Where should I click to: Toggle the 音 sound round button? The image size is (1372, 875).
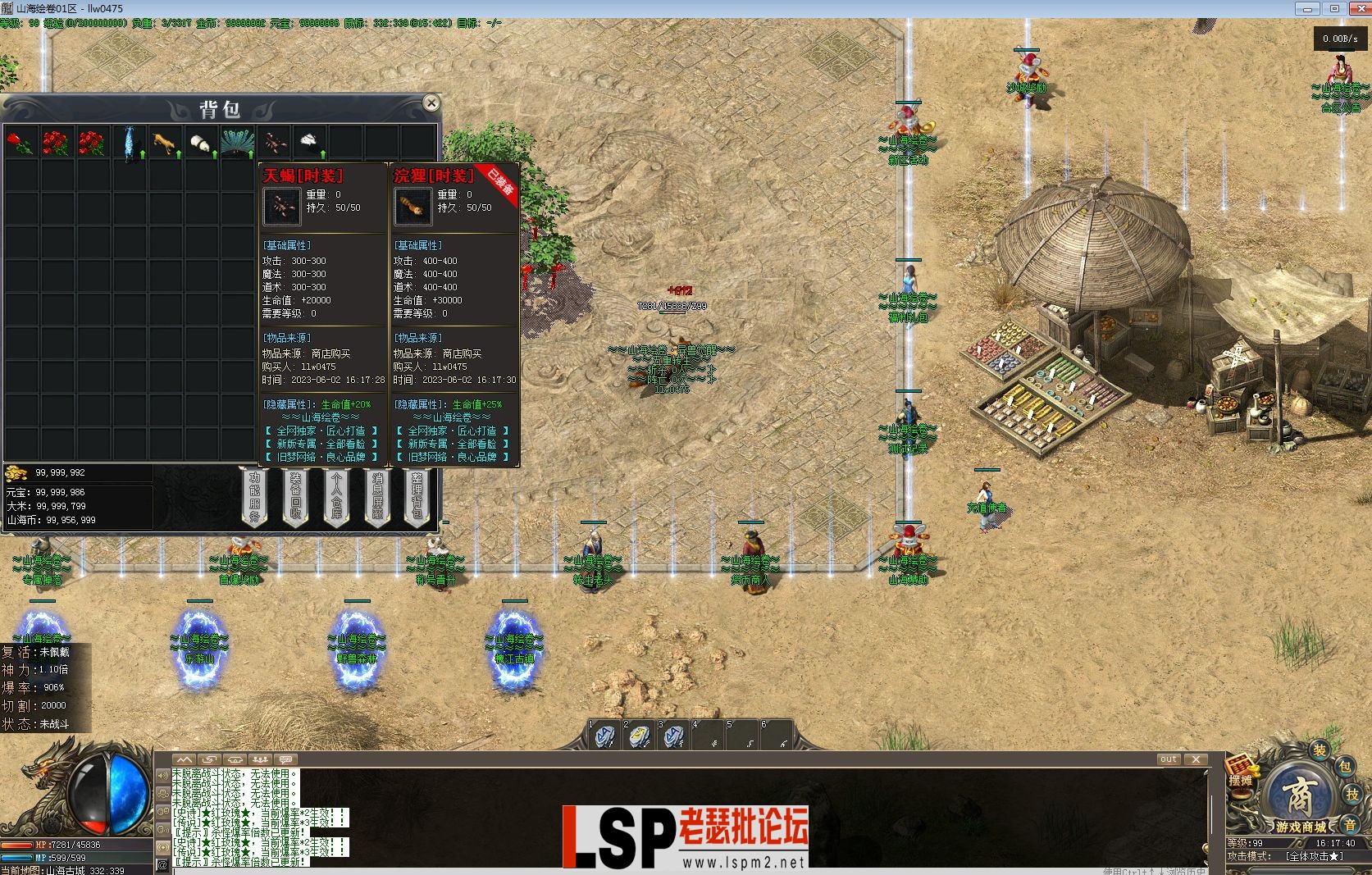tap(1350, 823)
